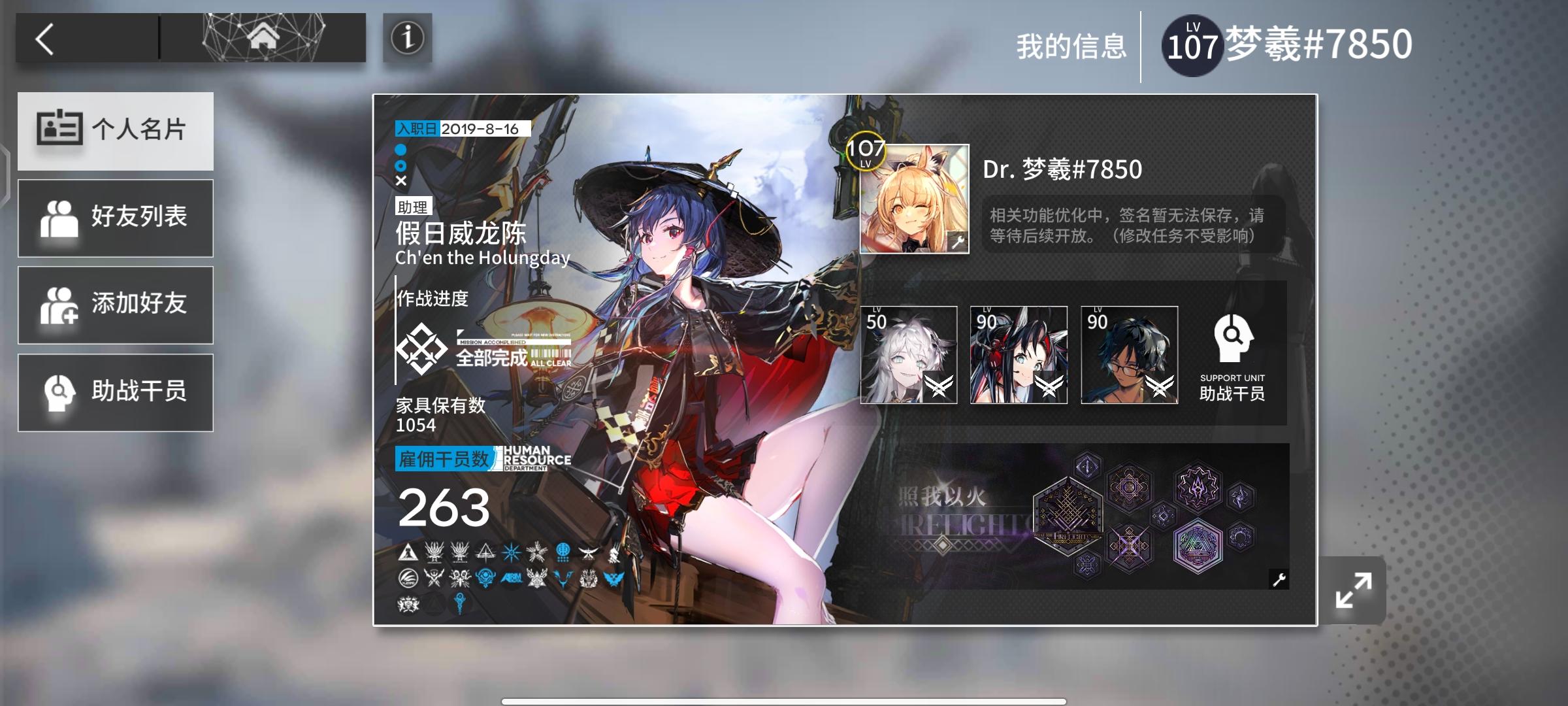Open the 助战干员 sidebar entry
Image resolution: width=1568 pixels, height=706 pixels.
[x=116, y=392]
